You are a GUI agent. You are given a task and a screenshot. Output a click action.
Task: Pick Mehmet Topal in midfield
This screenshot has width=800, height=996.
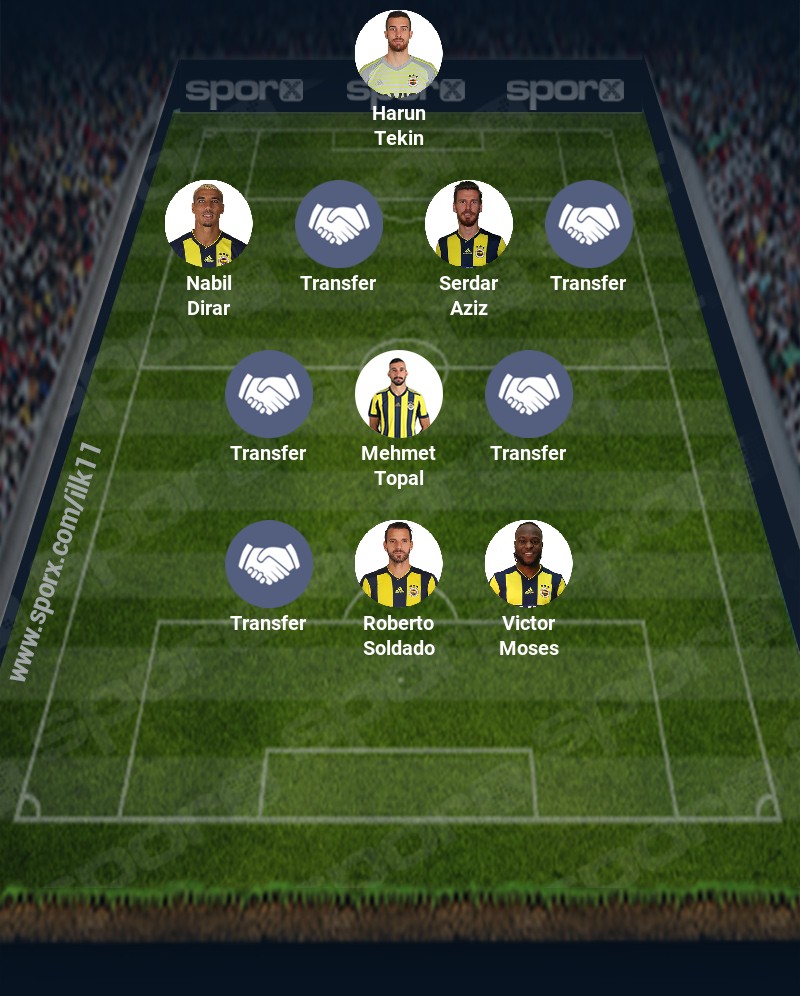(x=399, y=394)
